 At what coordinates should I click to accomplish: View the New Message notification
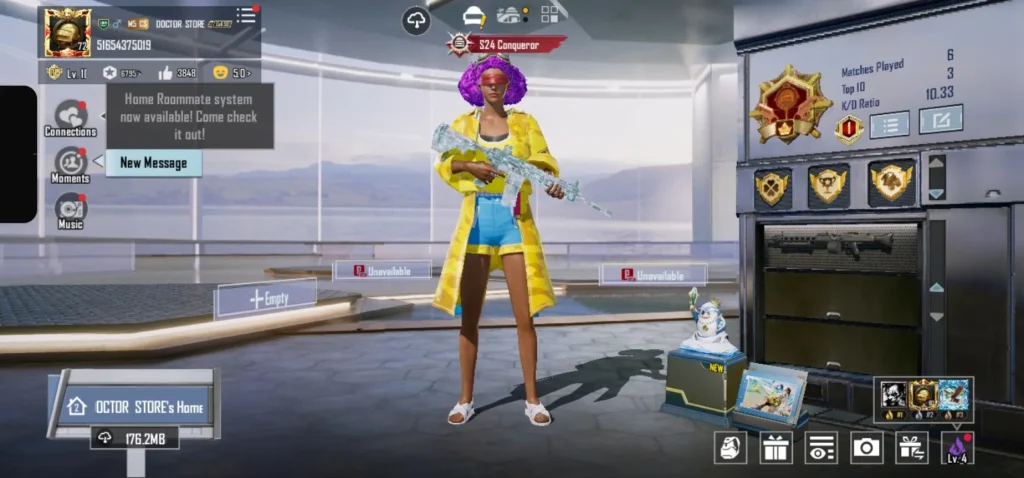(153, 163)
